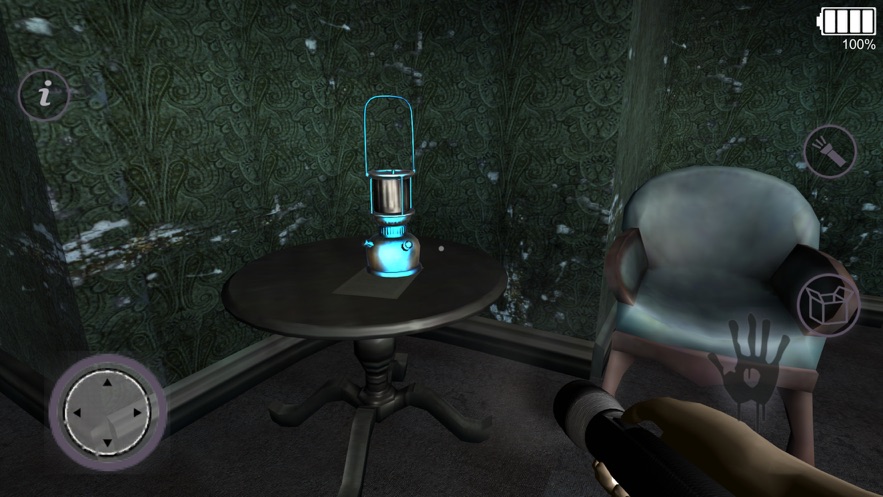Open the inventory box icon
The width and height of the screenshot is (883, 497).
coord(830,301)
